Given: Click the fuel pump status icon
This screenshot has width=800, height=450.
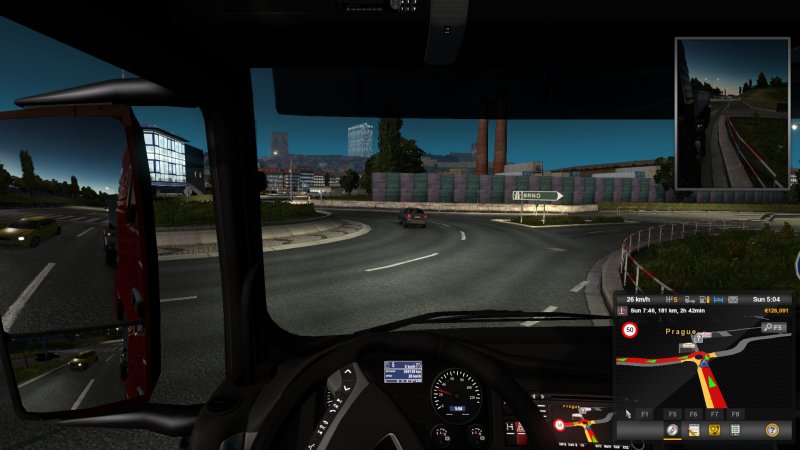Looking at the screenshot, I should tap(704, 299).
